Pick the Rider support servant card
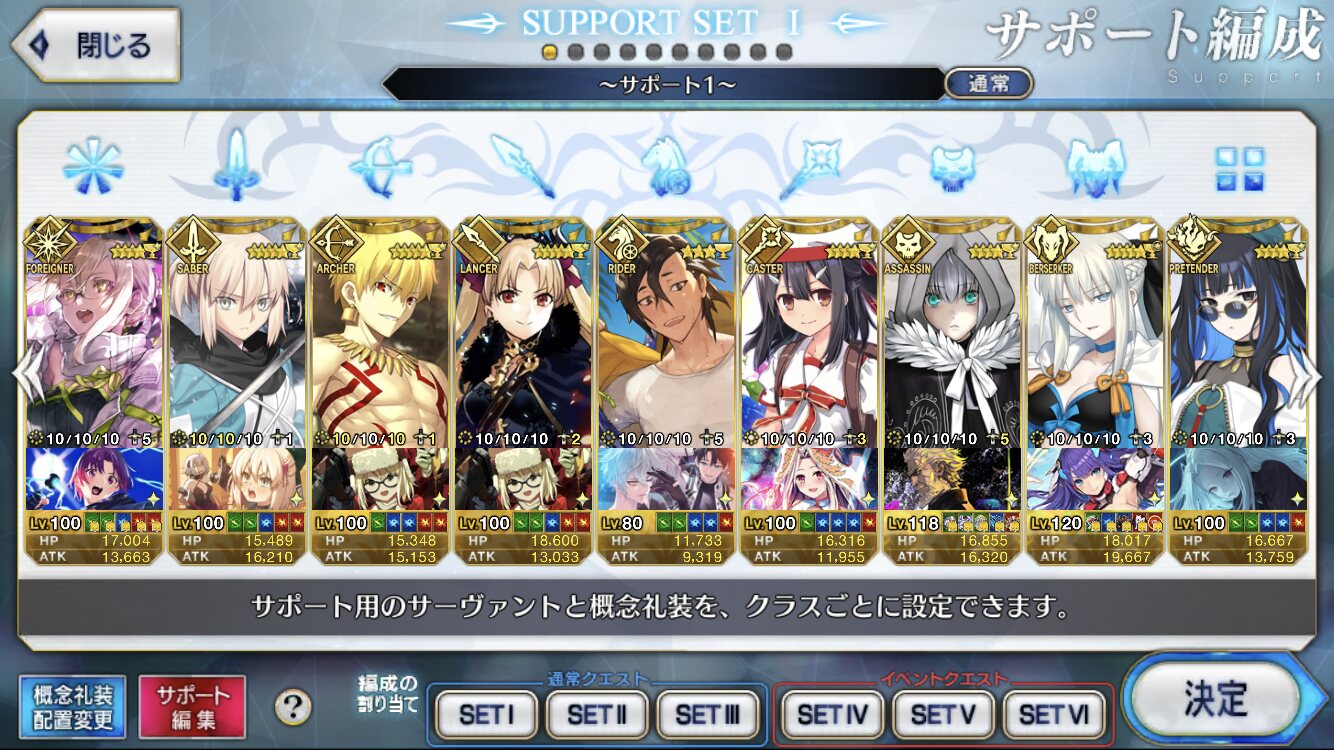The image size is (1334, 750). point(666,330)
